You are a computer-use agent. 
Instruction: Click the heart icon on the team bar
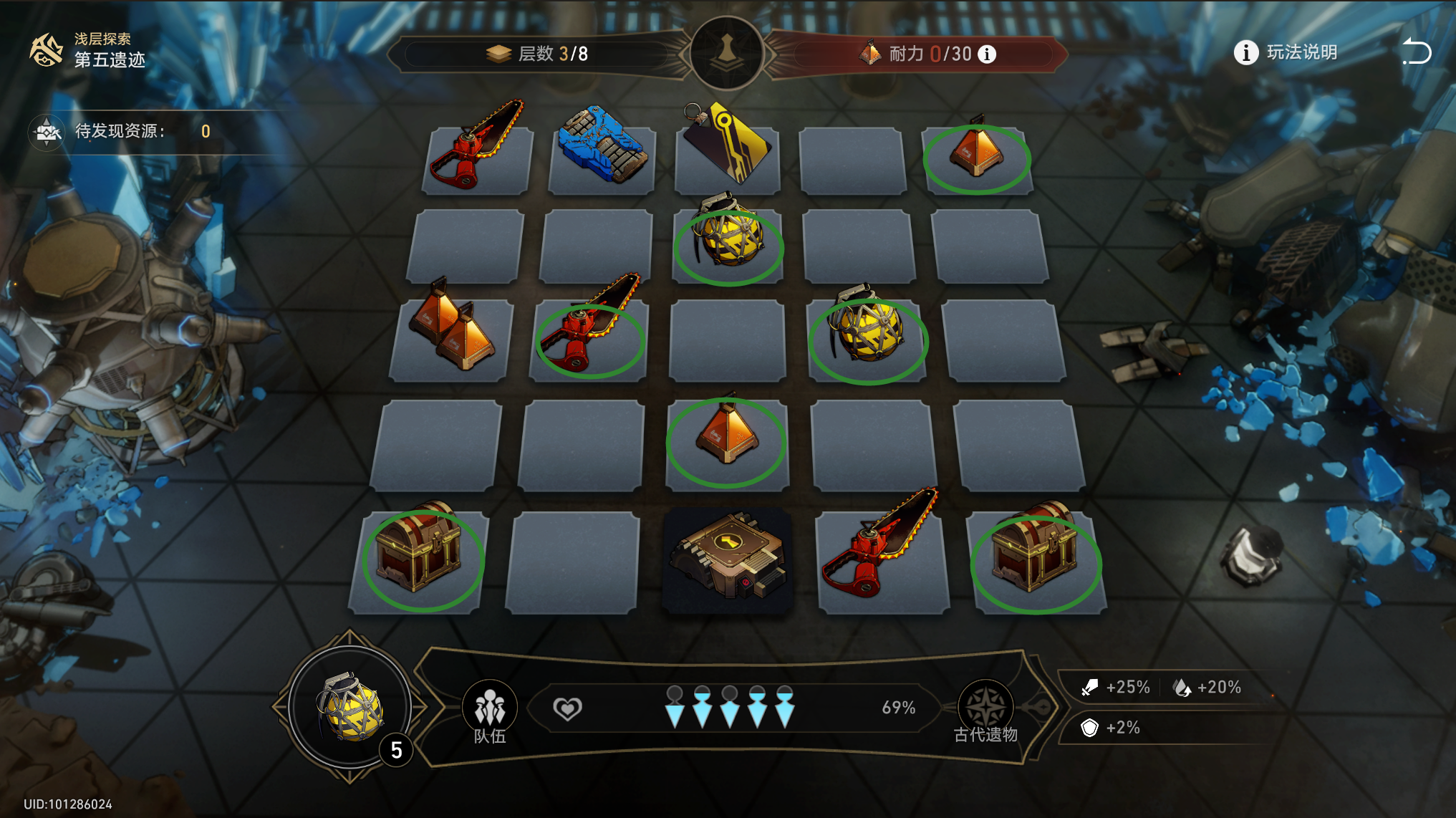(567, 708)
